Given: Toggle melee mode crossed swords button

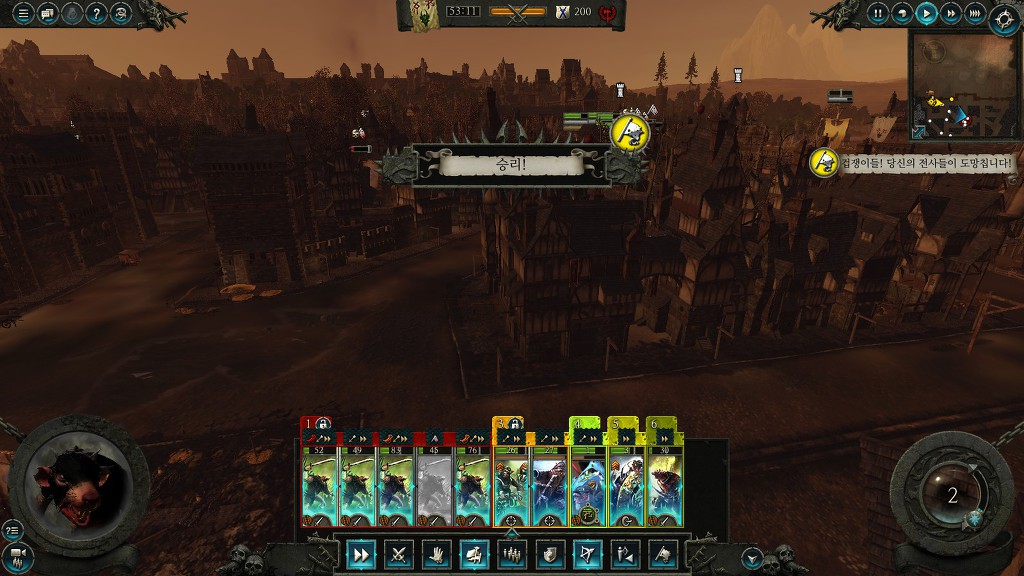Looking at the screenshot, I should (400, 554).
